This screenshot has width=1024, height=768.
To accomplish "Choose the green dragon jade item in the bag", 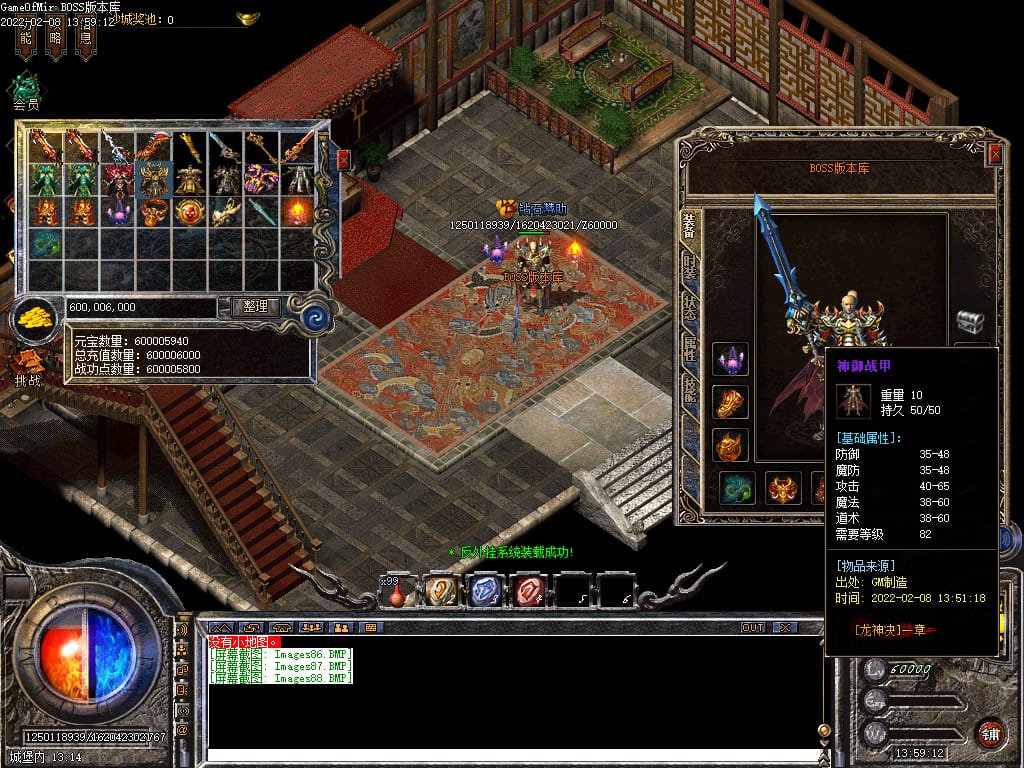I will (x=46, y=243).
